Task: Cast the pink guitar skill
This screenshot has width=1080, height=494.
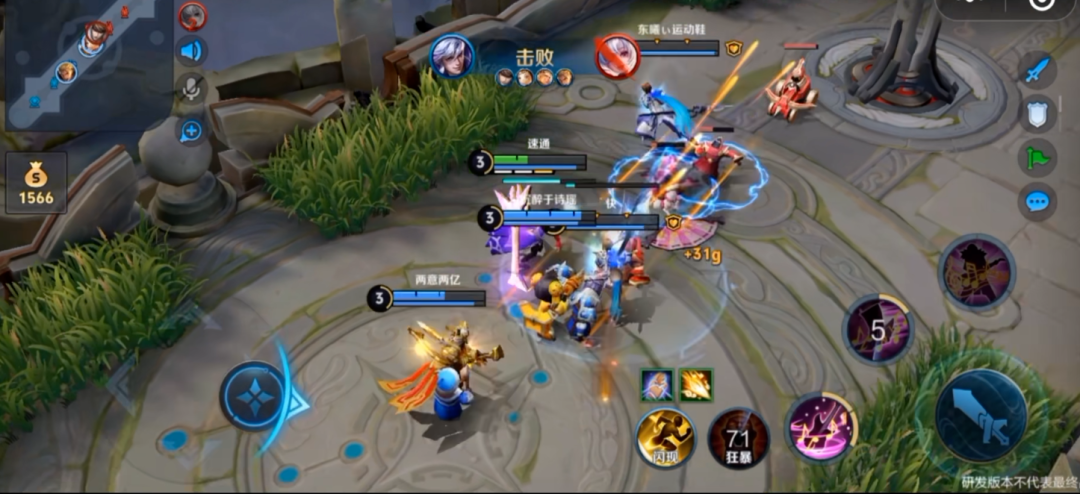Action: (821, 426)
